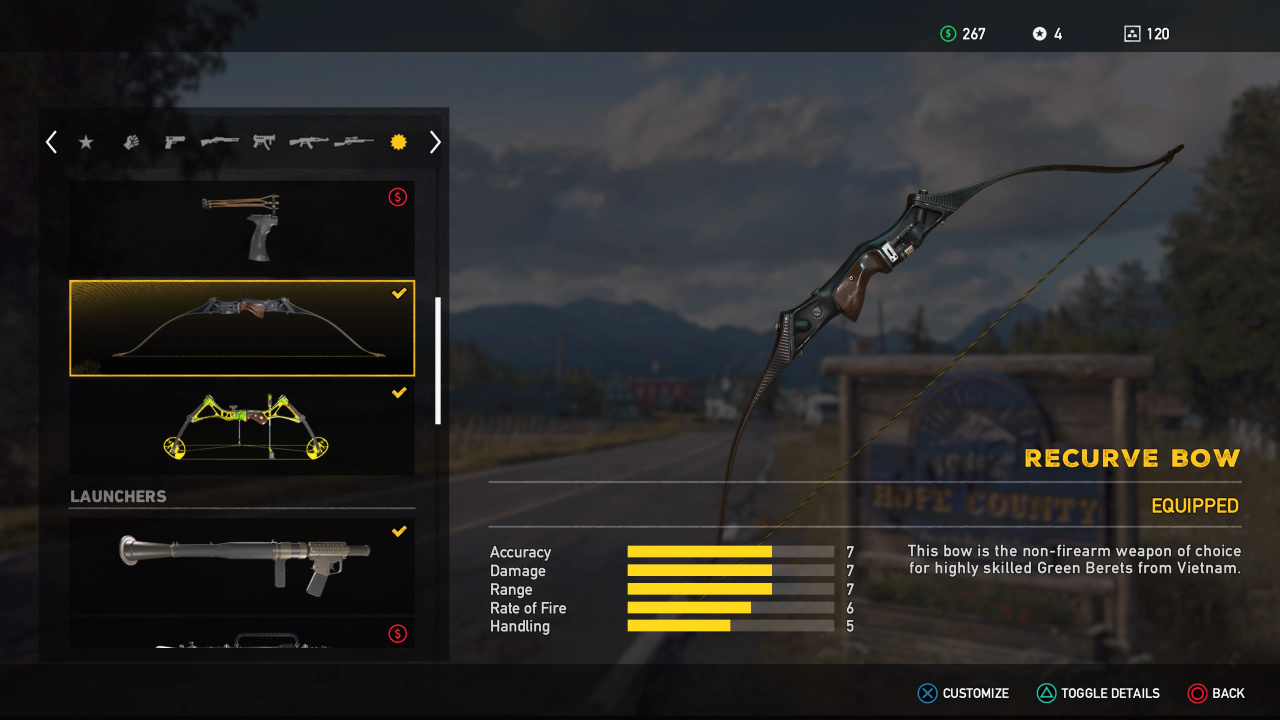The image size is (1280, 720).
Task: Open the shotgun weapons category
Action: click(219, 142)
